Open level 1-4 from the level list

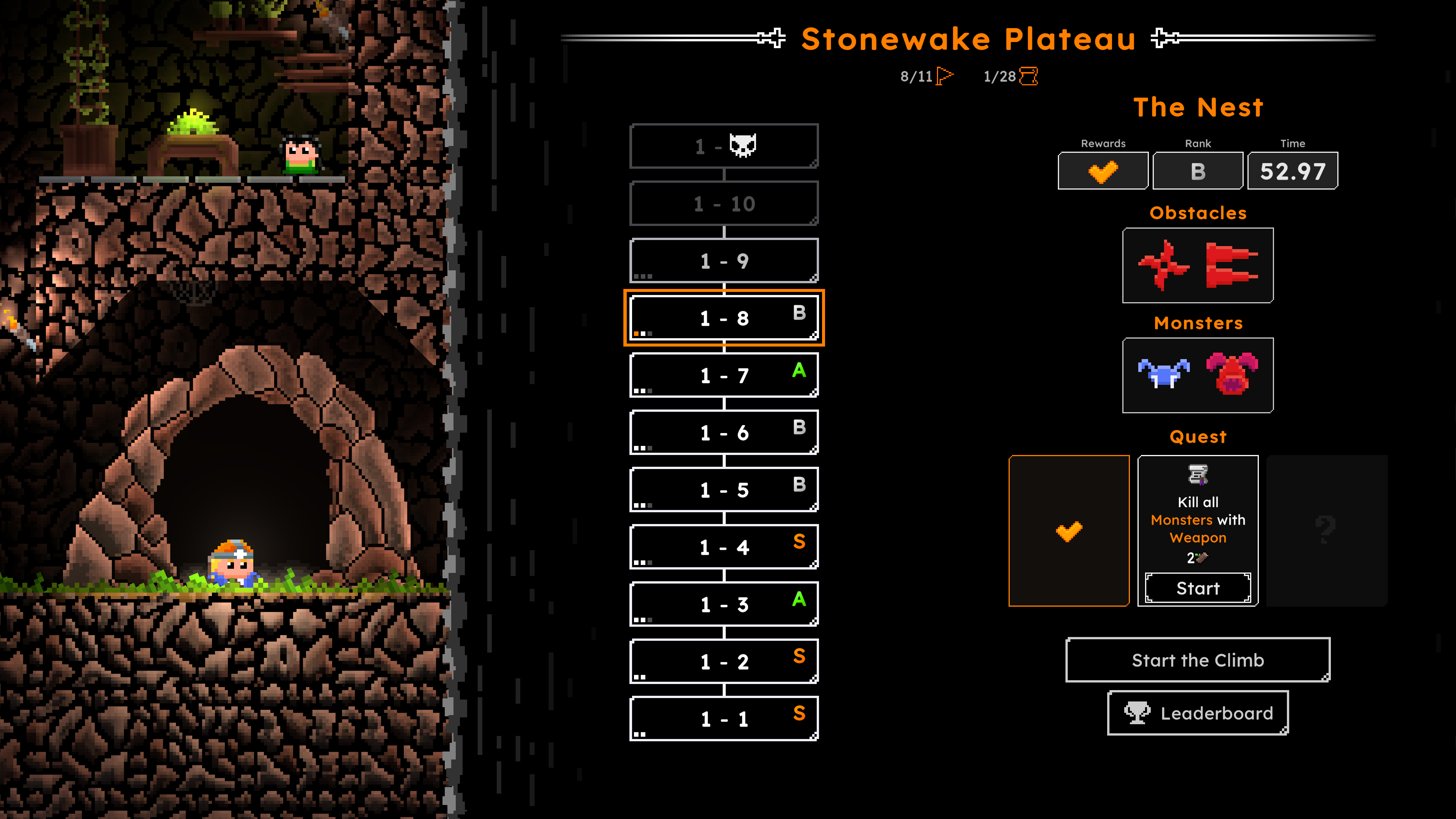[724, 546]
